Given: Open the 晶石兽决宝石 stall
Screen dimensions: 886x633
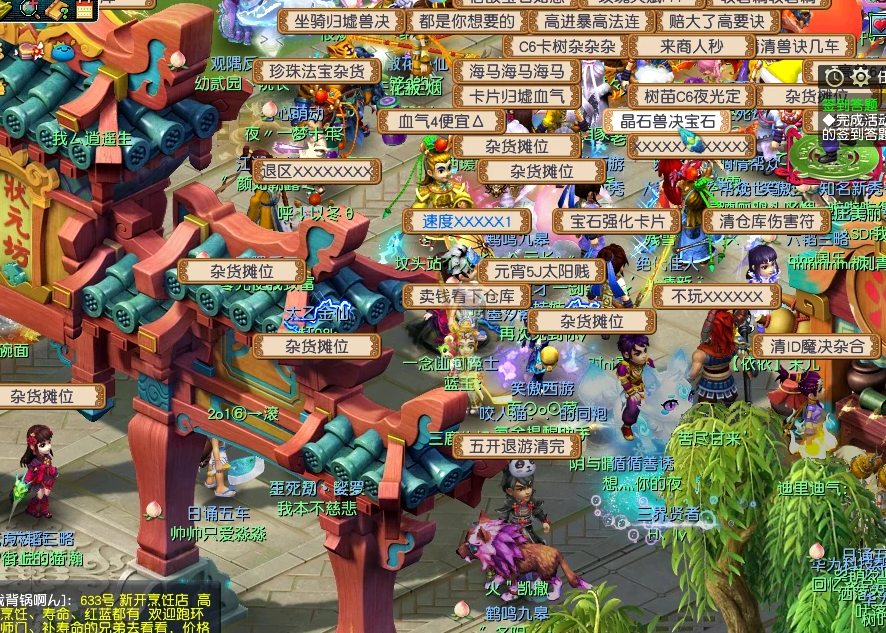Looking at the screenshot, I should coord(668,121).
